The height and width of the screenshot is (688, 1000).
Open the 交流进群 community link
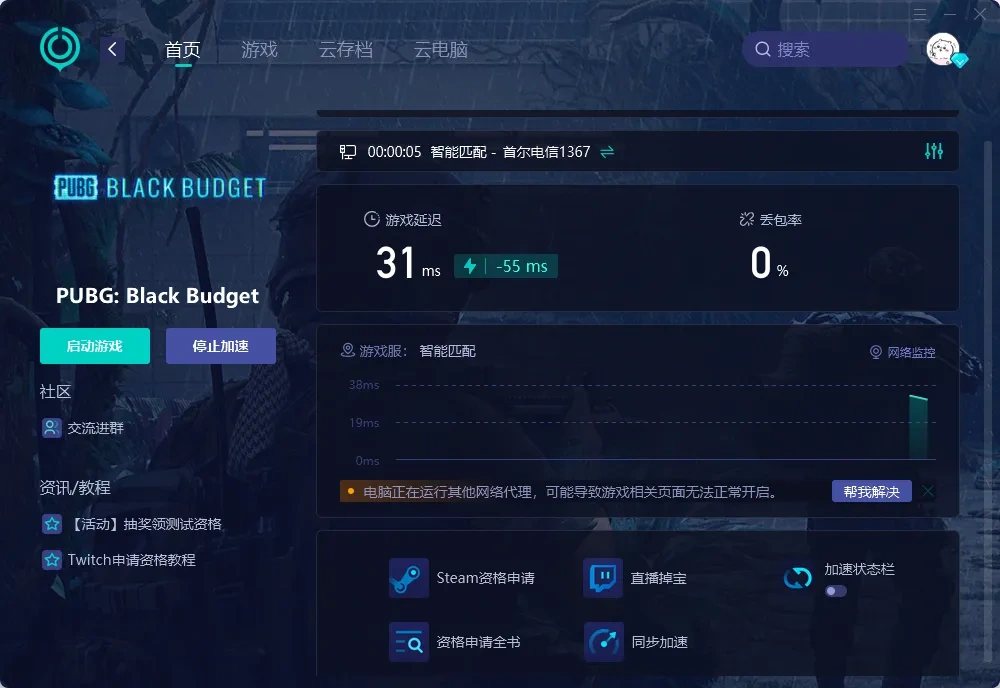(x=95, y=428)
